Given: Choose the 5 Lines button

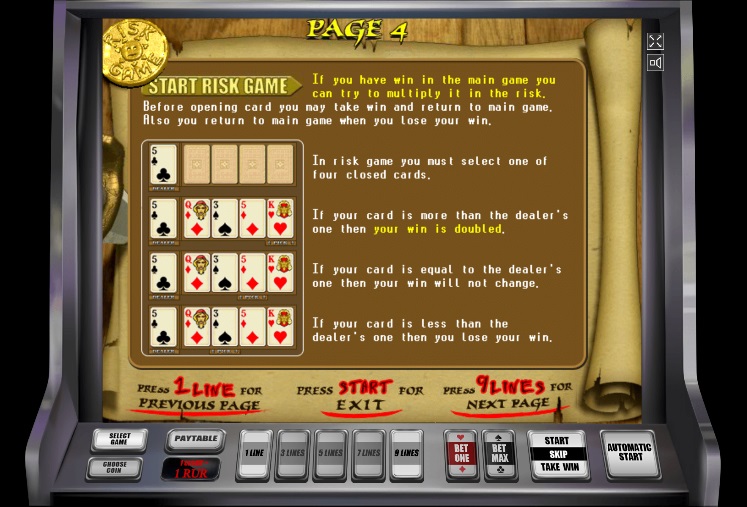Looking at the screenshot, I should tap(329, 453).
